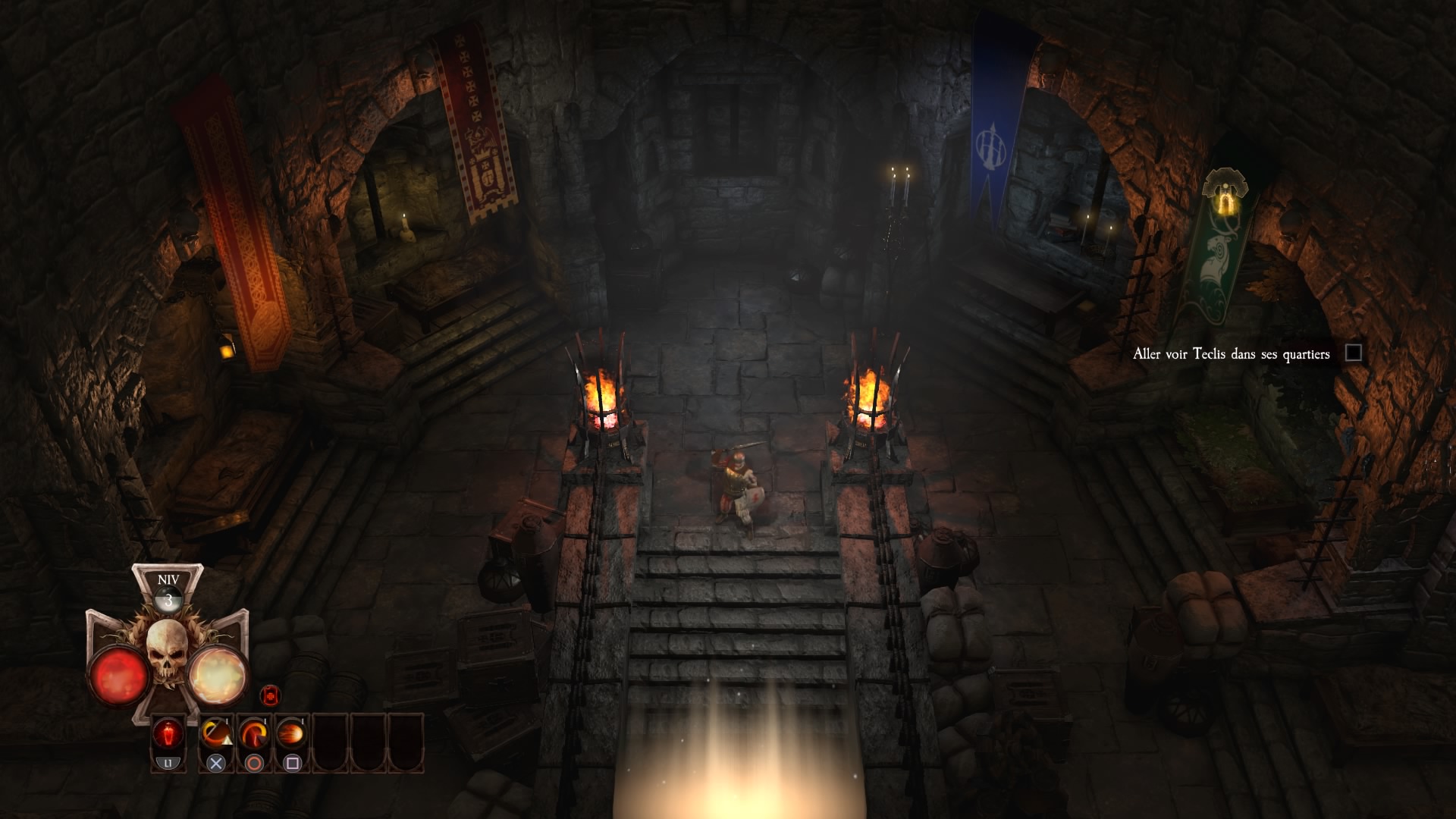Viewport: 1456px width, 819px height.
Task: Select the red health potion slot
Action: (x=168, y=735)
